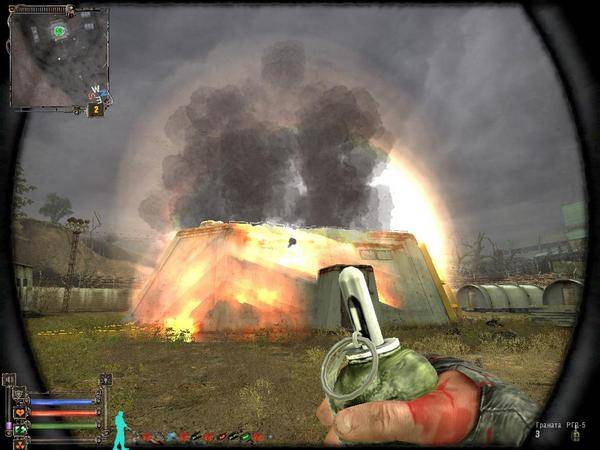Select the green objective marker on the minimap
Viewport: 600px width, 450px height.
point(59,31)
